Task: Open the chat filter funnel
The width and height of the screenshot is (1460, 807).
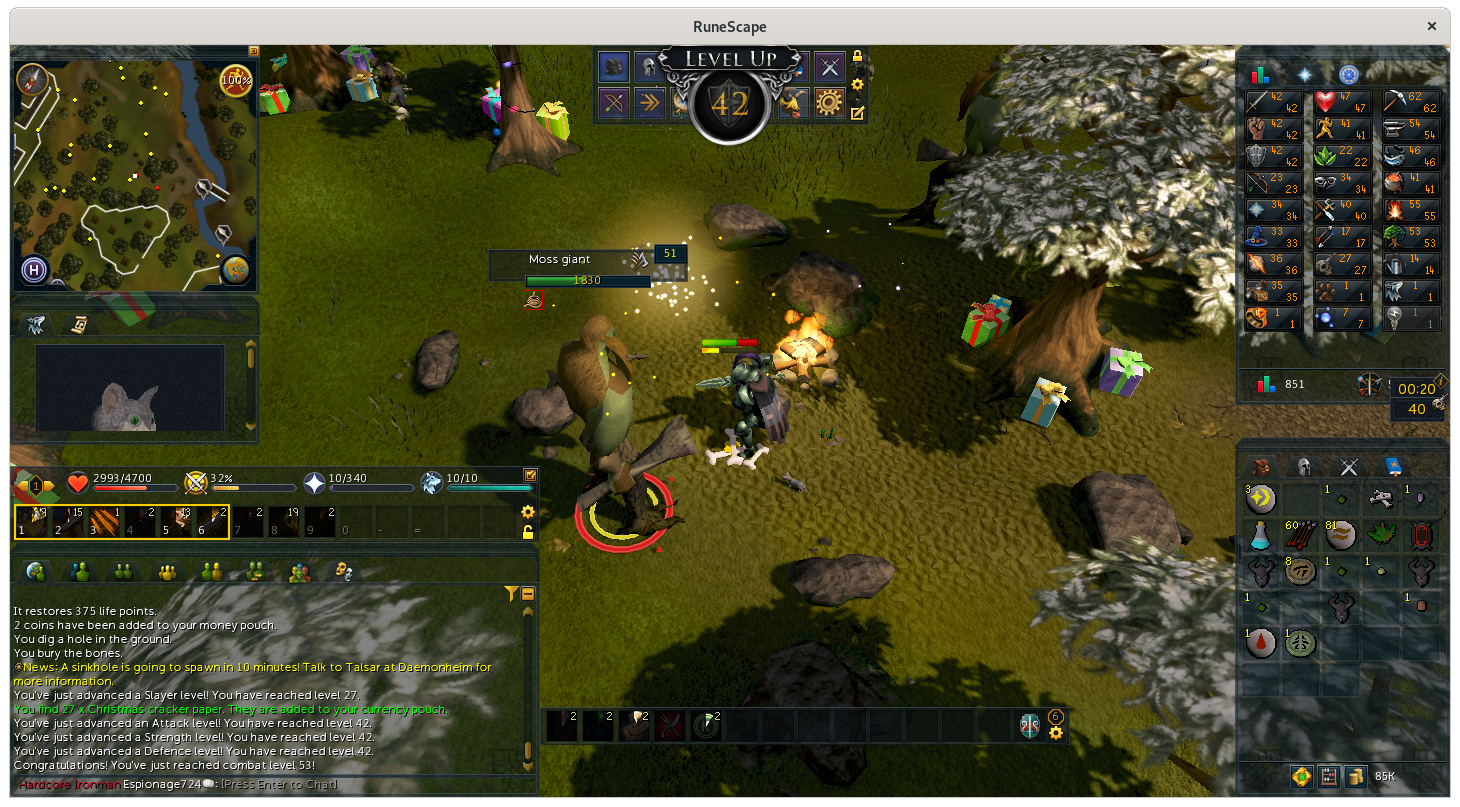Action: click(x=512, y=594)
